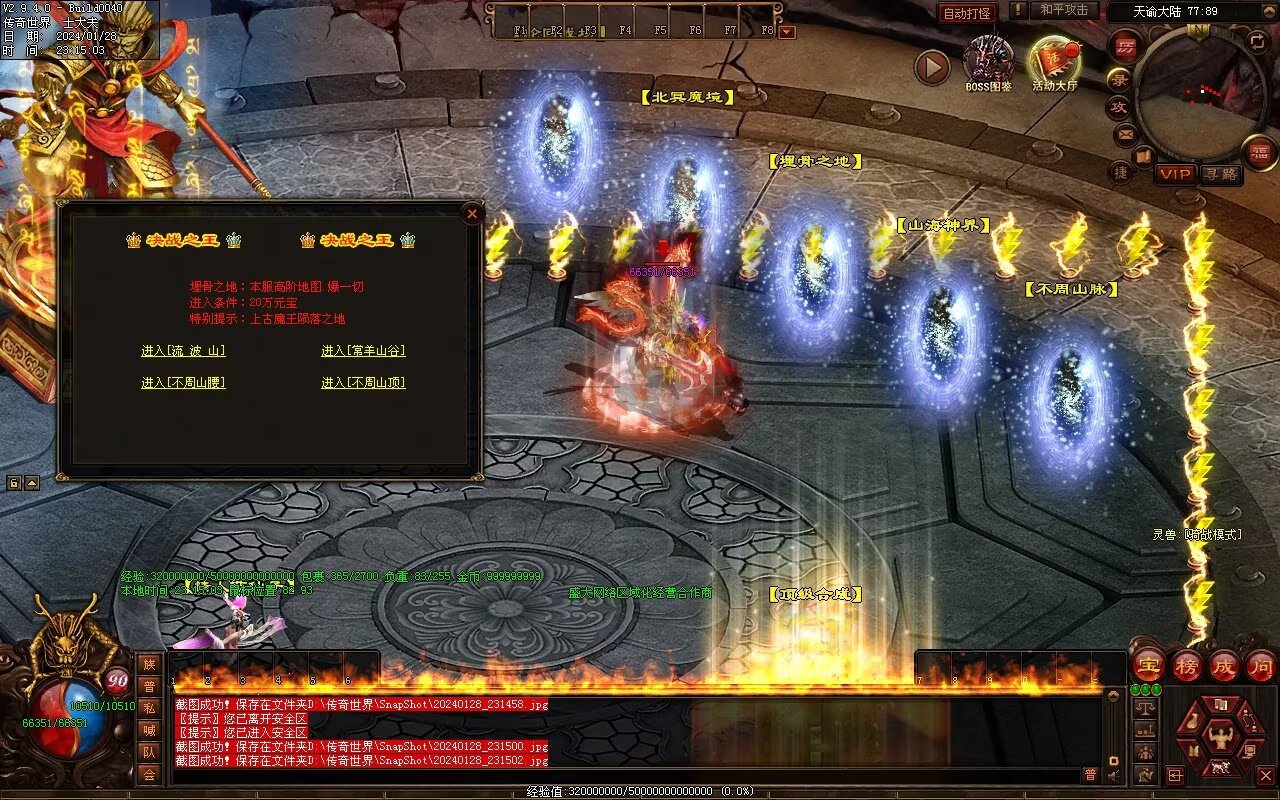Open the mail envelope icon

coord(1125,132)
